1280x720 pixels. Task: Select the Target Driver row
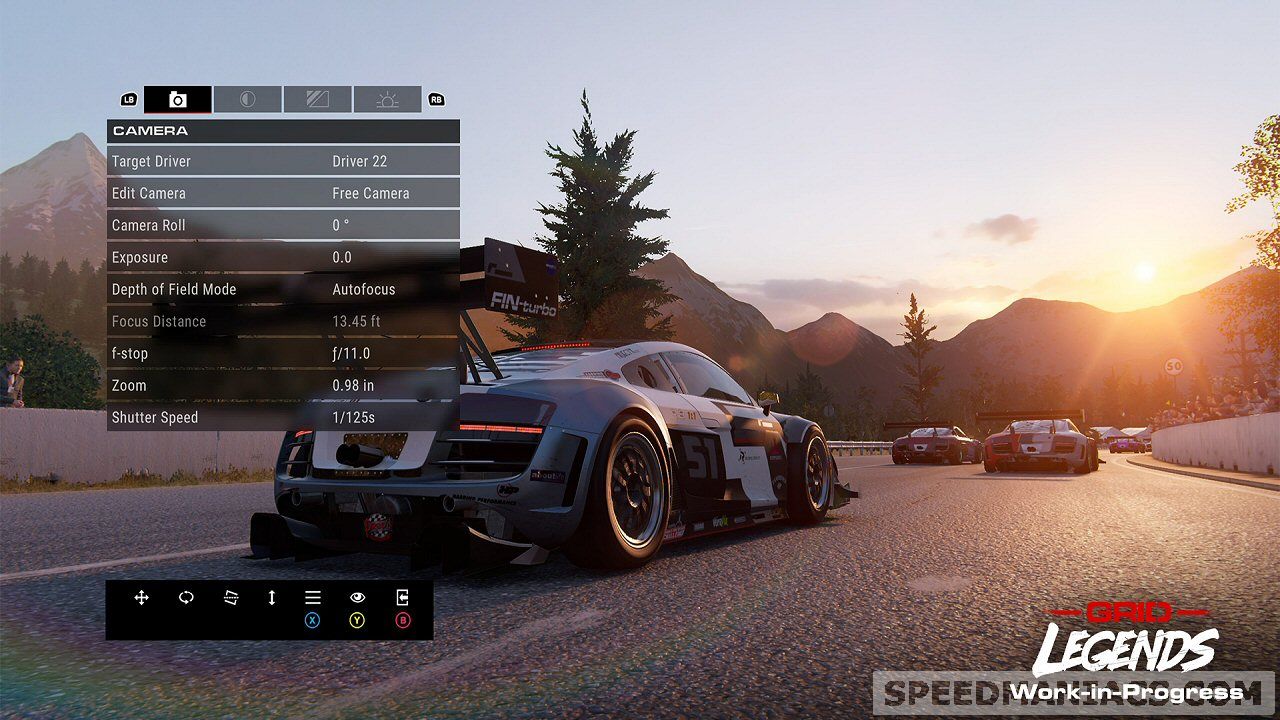[x=283, y=161]
